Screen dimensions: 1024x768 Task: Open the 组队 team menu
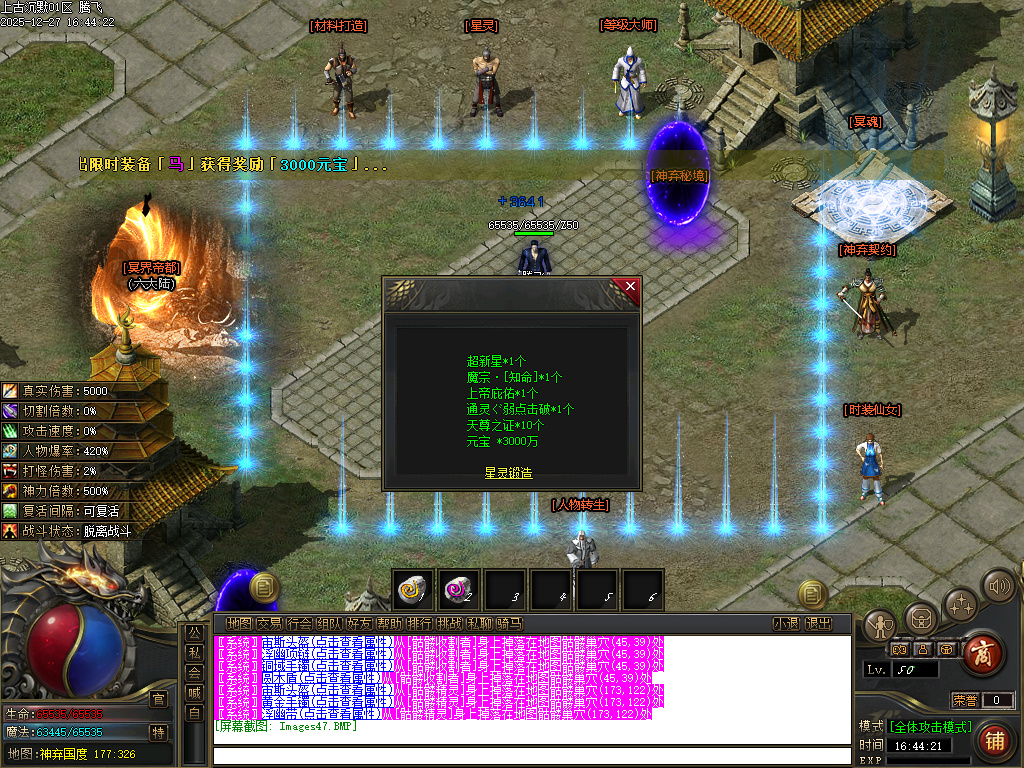329,624
